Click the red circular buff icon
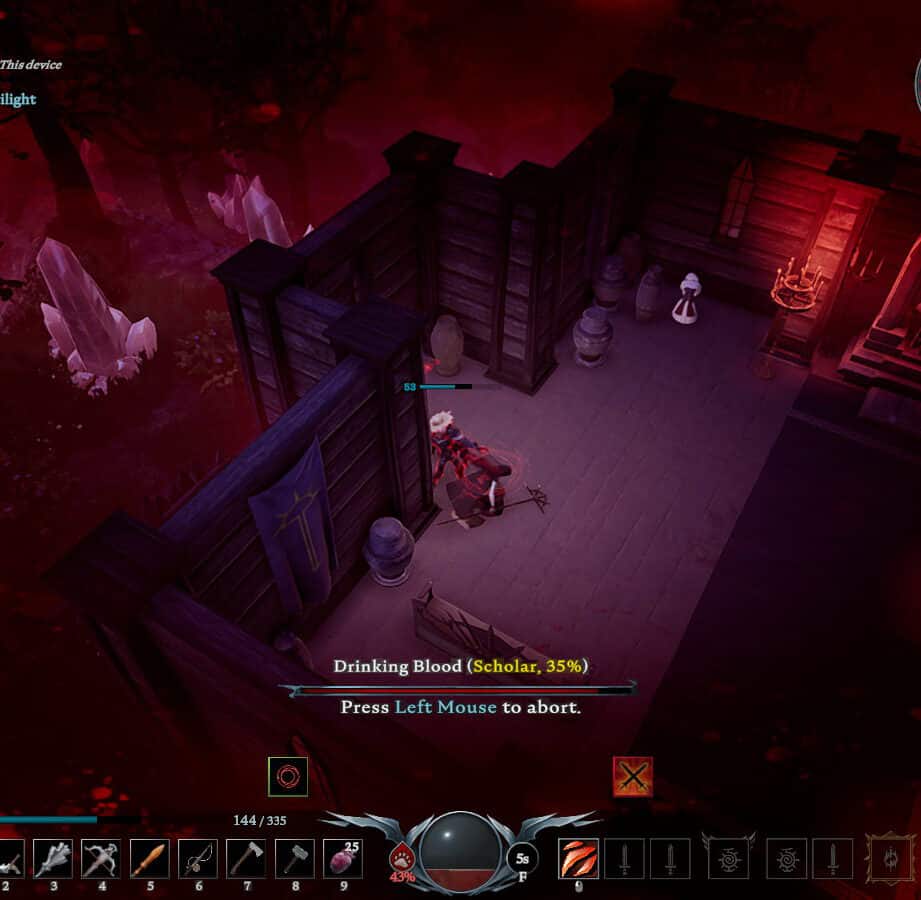 coord(287,776)
